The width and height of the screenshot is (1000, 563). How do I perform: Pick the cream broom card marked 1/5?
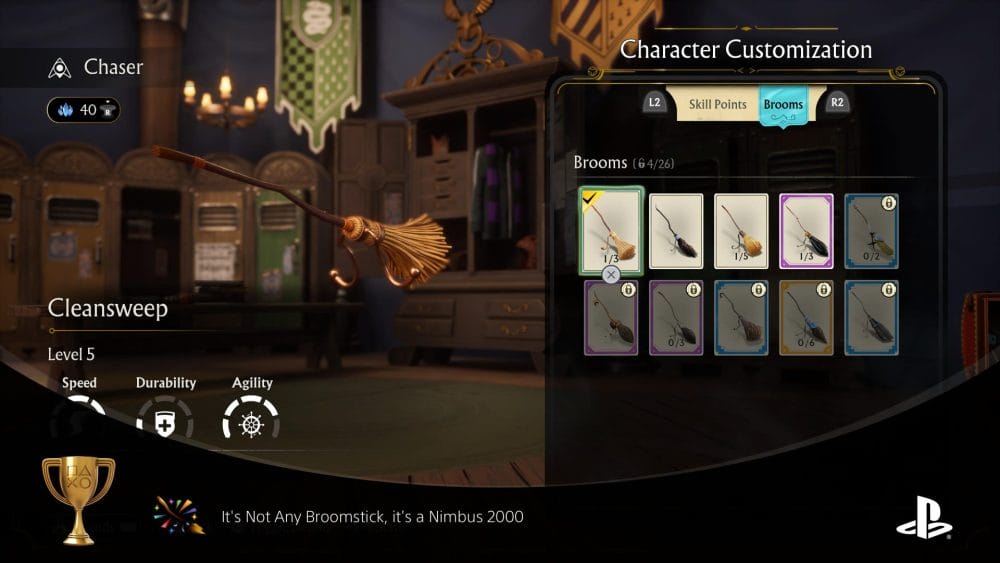pos(741,231)
